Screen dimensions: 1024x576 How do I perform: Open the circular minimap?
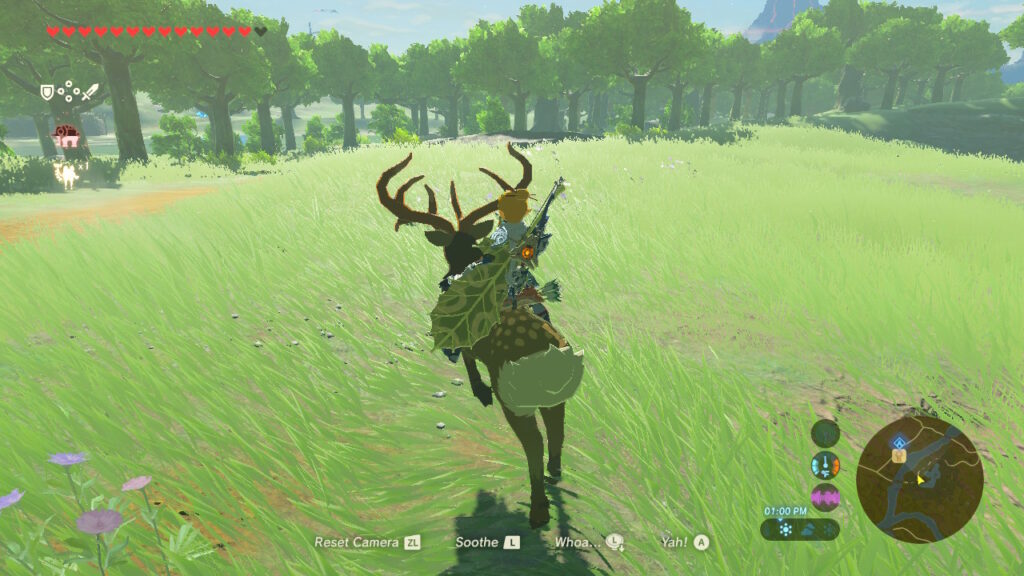coord(919,479)
